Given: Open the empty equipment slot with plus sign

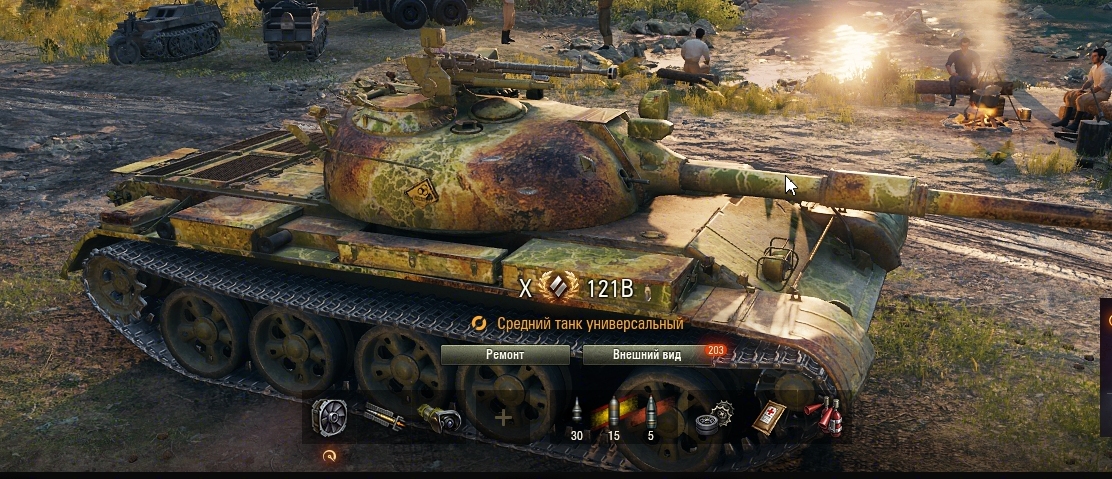Looking at the screenshot, I should (x=502, y=416).
